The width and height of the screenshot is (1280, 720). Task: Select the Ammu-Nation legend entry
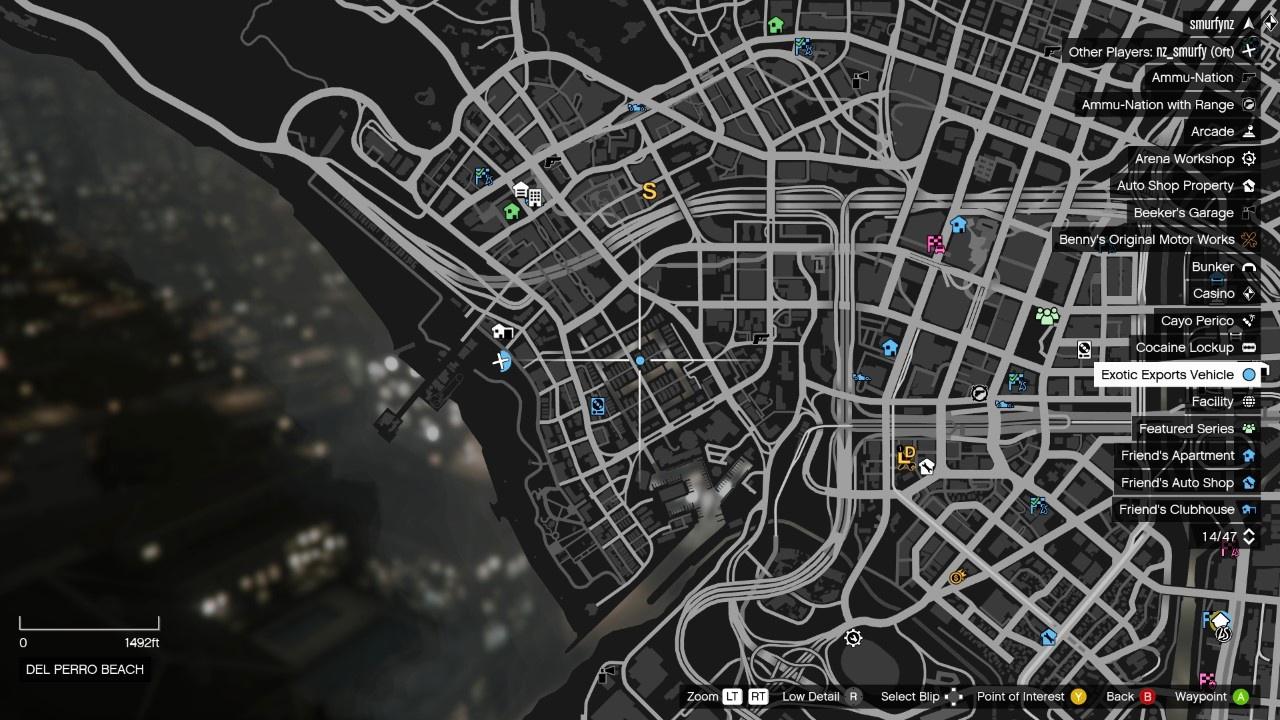pyautogui.click(x=1192, y=78)
